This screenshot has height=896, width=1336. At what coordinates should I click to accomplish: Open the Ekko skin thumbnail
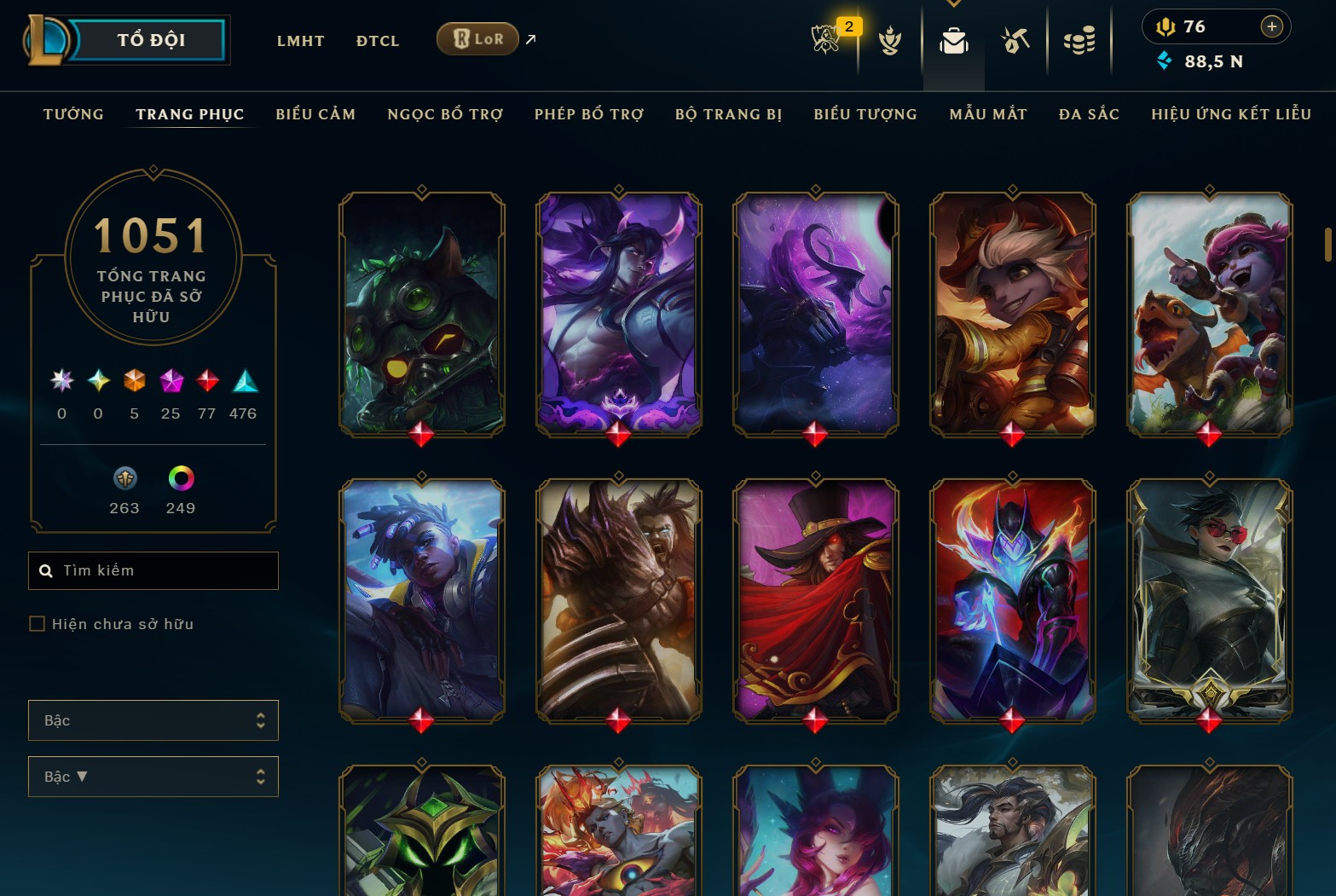coord(421,601)
